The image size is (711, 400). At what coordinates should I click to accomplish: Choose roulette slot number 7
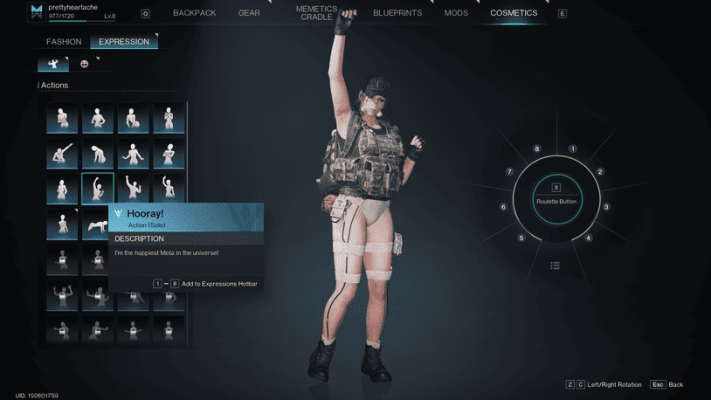coord(509,172)
